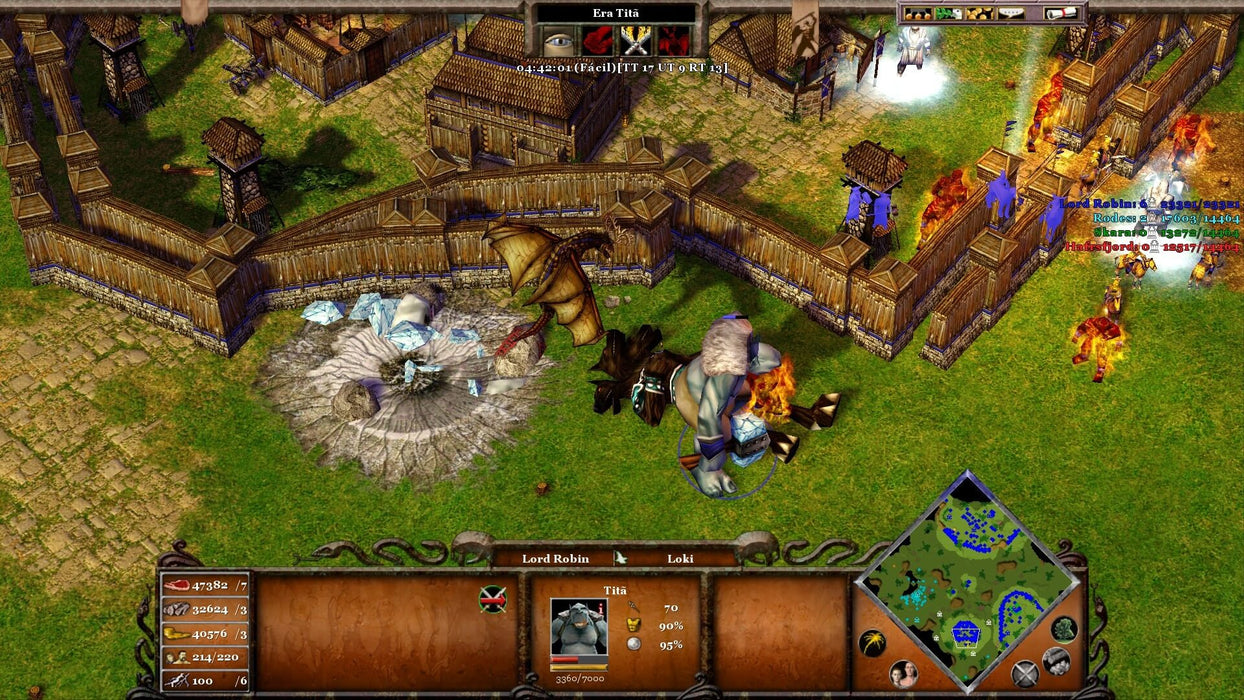Click the tree filter button beside minimap

(x=1062, y=628)
